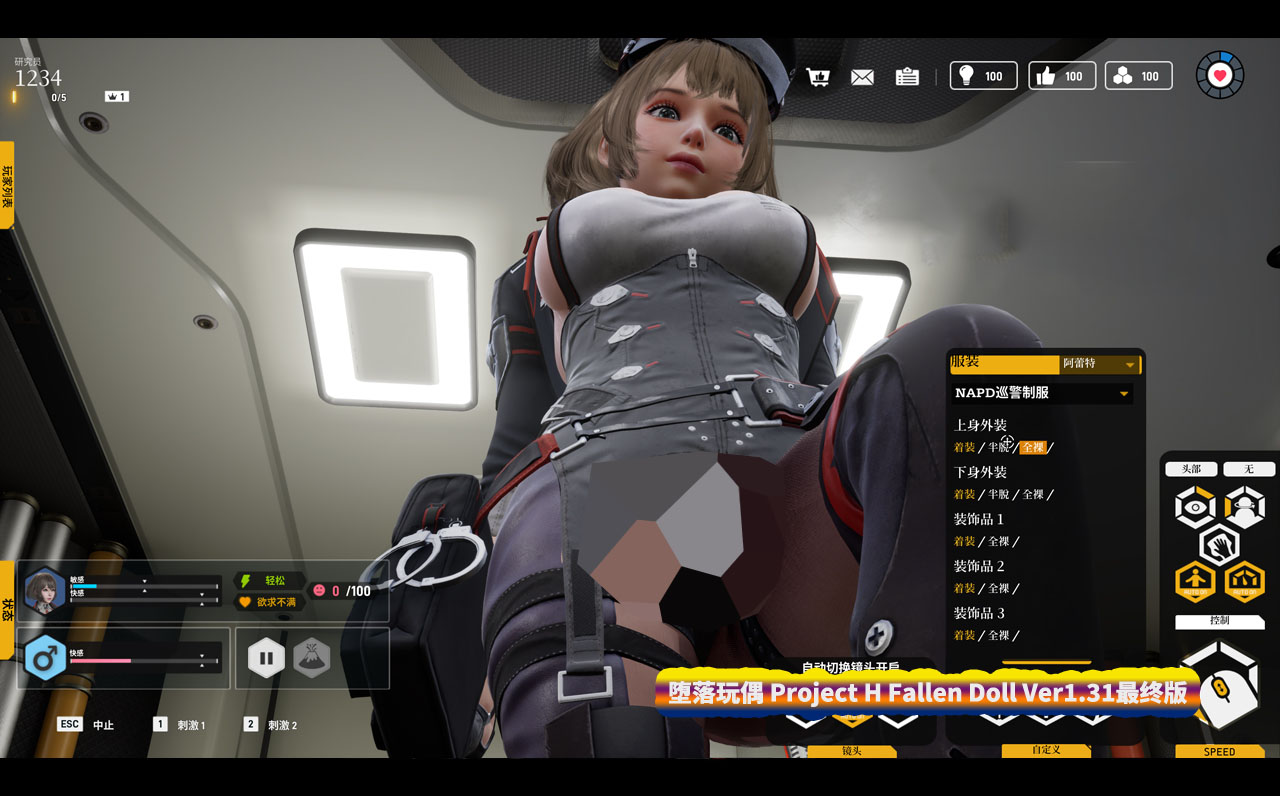Open the 阿蕾特 character dropdown

[x=1099, y=365]
